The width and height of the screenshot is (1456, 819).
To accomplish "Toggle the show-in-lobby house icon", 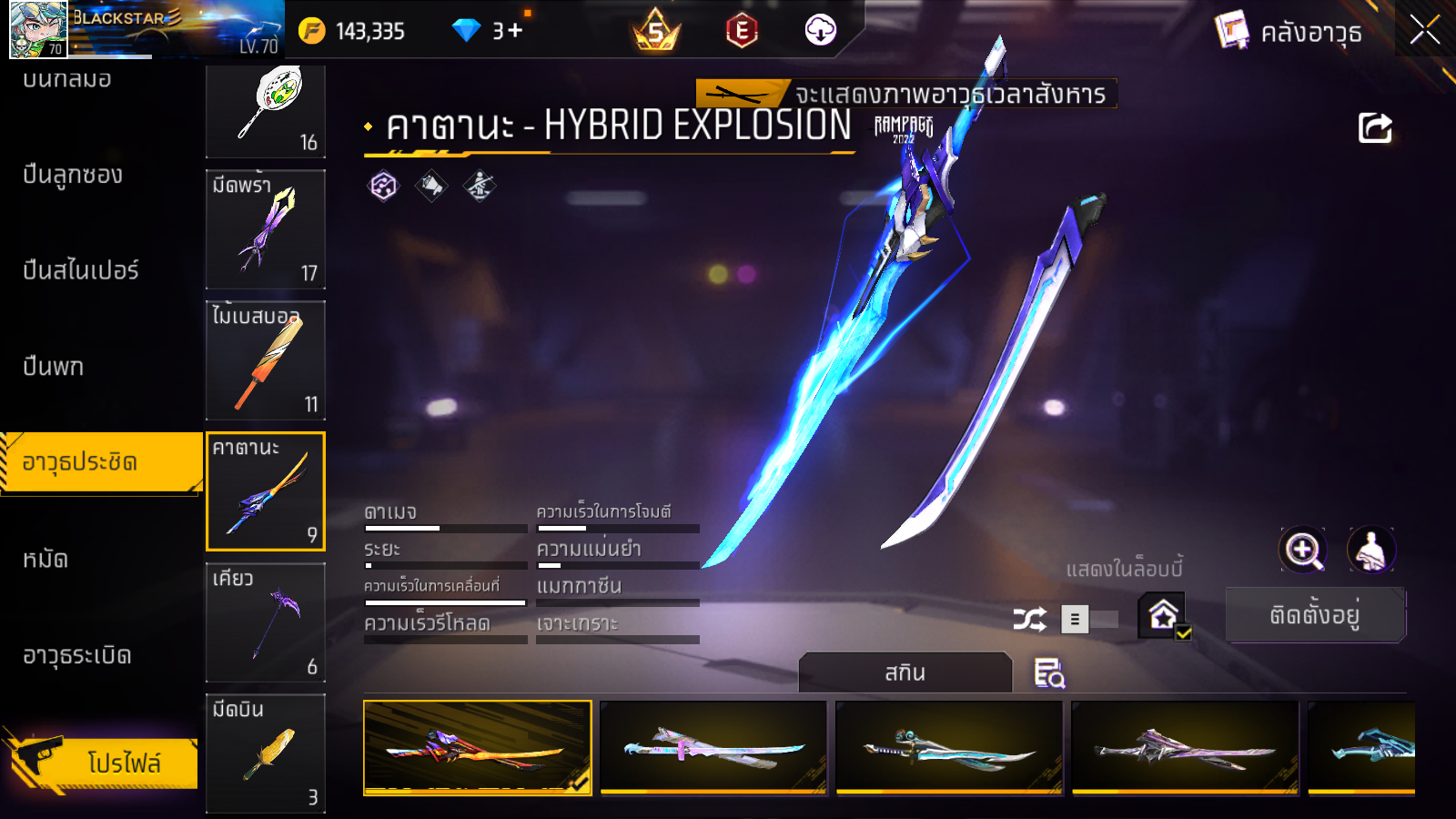I will click(1164, 616).
